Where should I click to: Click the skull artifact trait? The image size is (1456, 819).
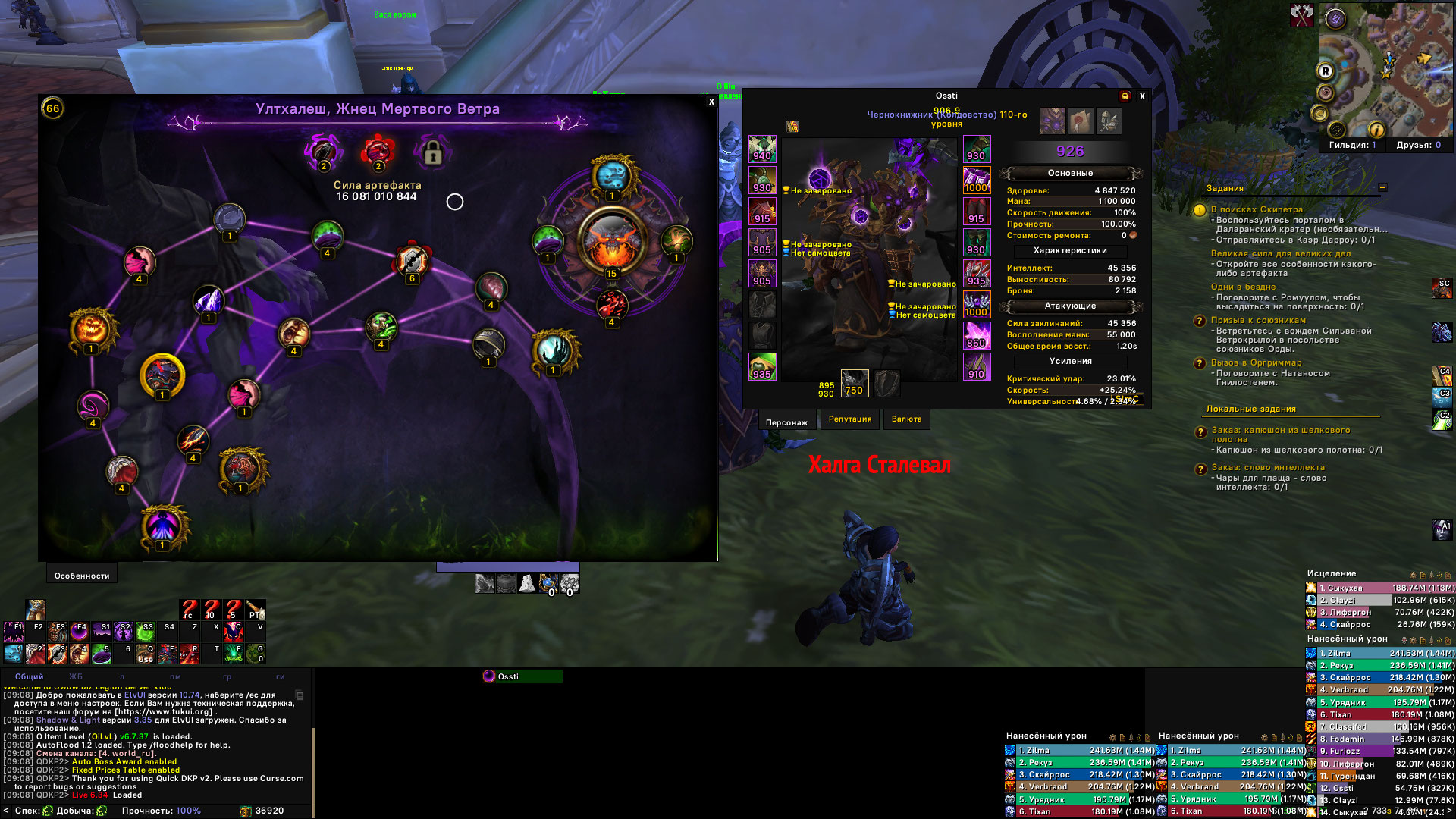(612, 177)
